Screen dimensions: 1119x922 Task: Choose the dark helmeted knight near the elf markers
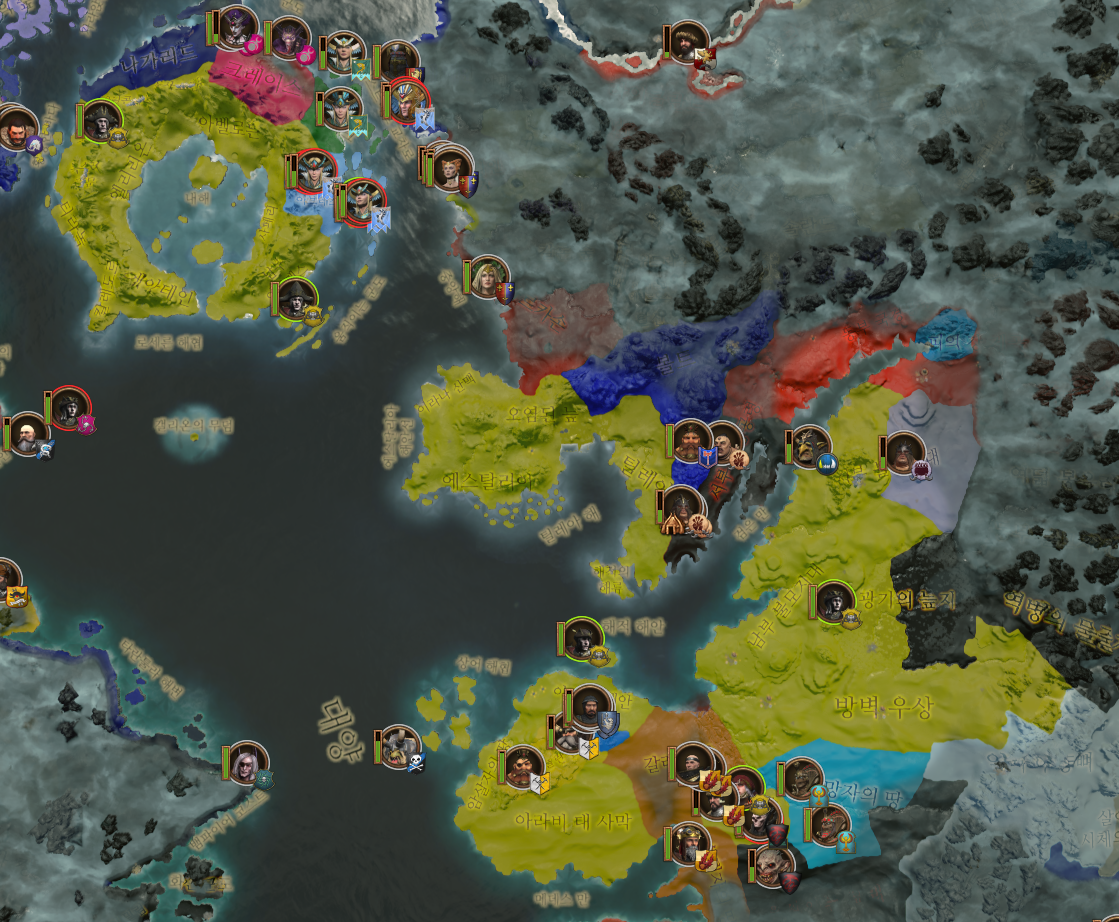point(398,62)
